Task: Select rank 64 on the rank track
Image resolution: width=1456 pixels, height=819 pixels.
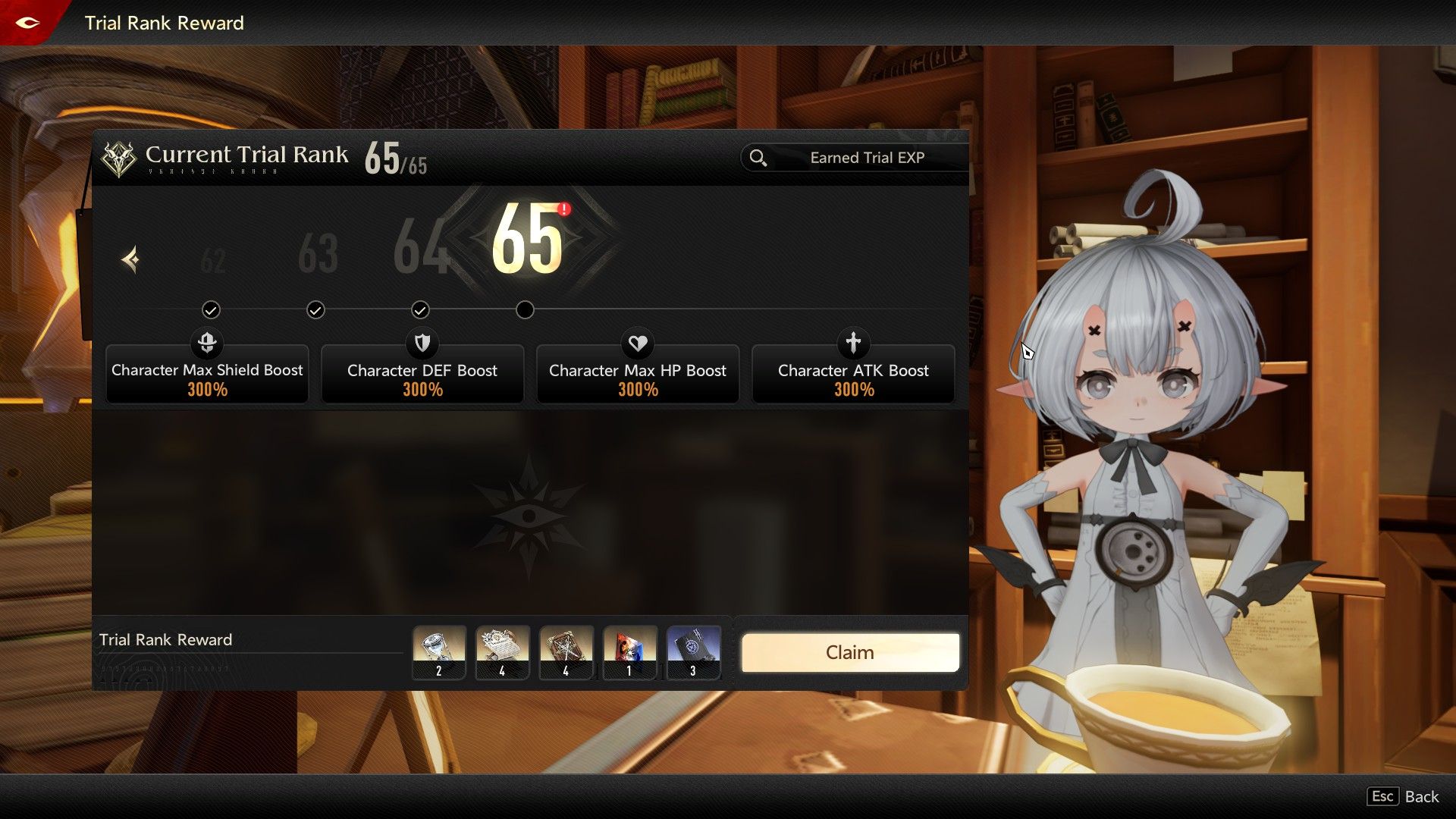Action: (x=421, y=246)
